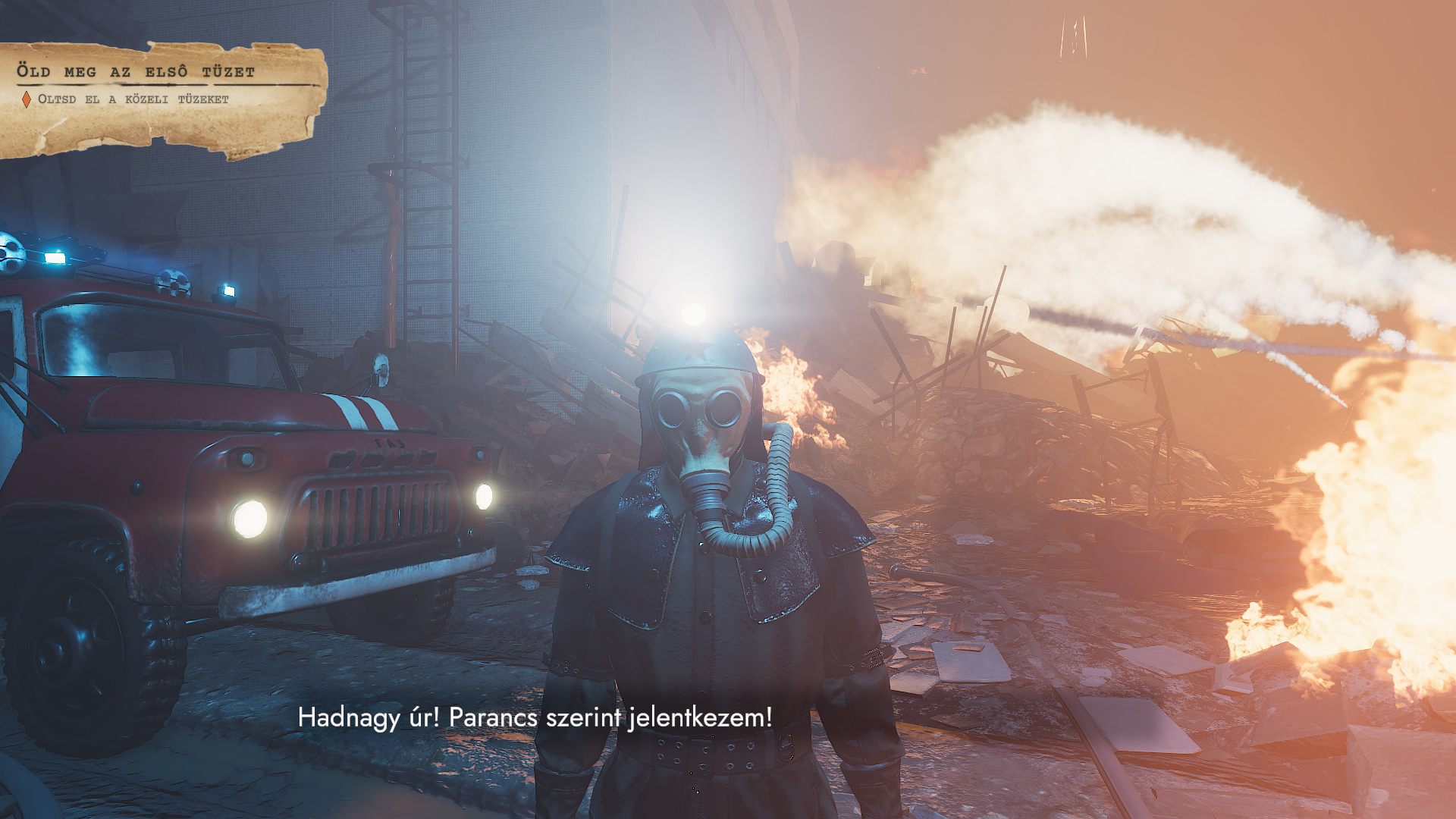Open the quest tracker "Öld meg az első tüzet"

pos(136,72)
